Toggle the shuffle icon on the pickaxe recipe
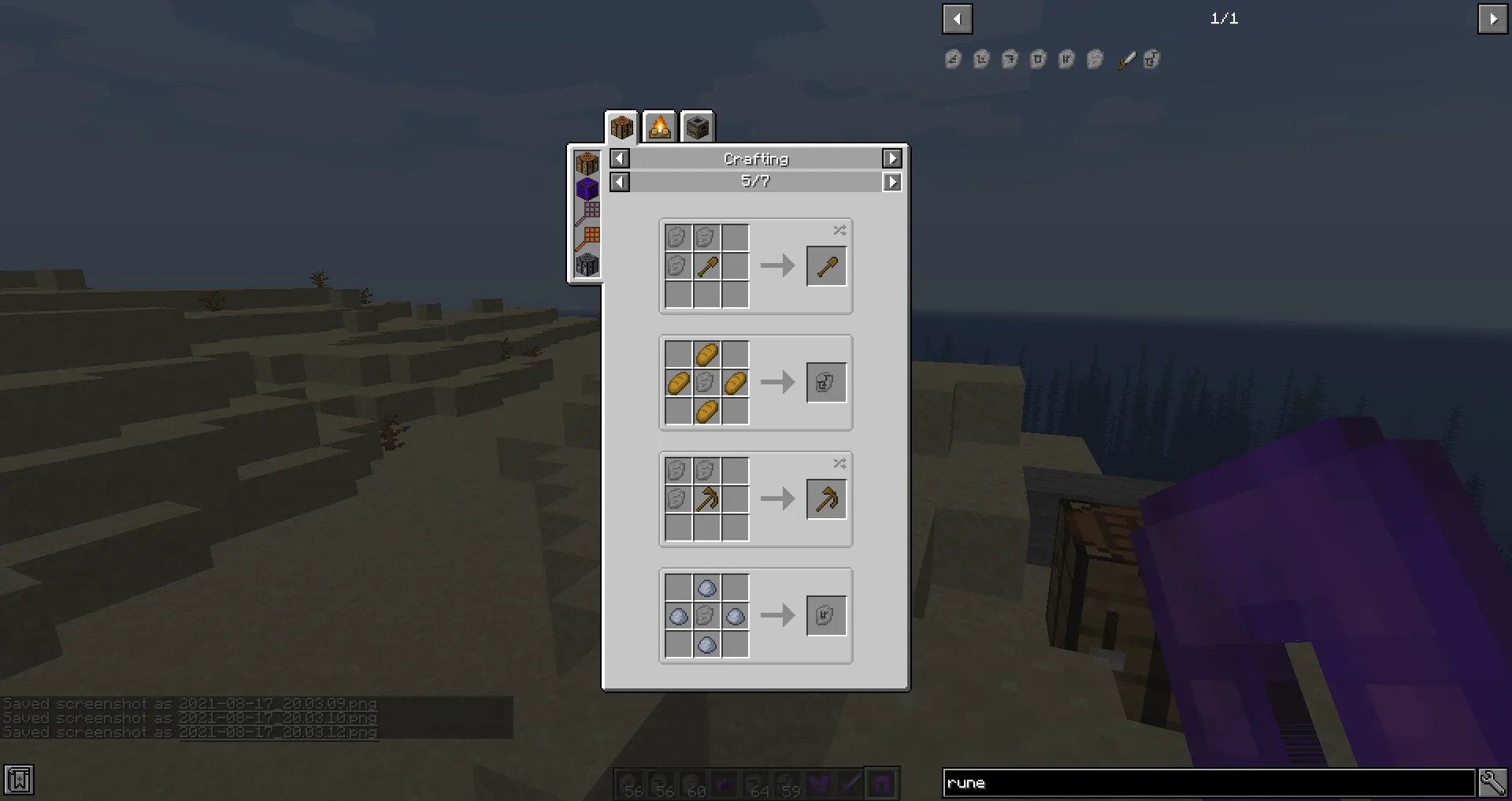The width and height of the screenshot is (1512, 801). 839,464
